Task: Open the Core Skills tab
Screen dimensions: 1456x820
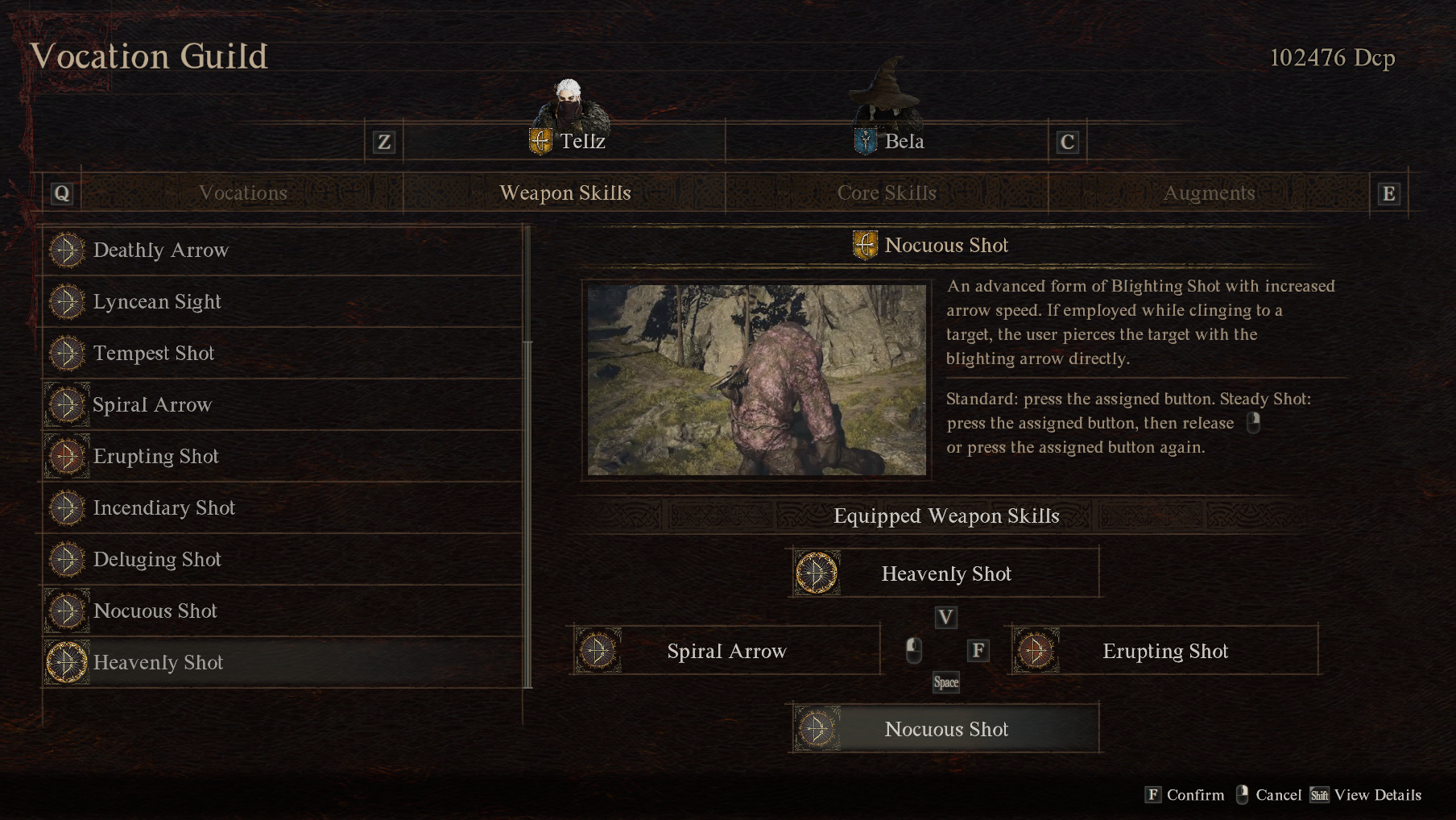Action: pyautogui.click(x=887, y=193)
